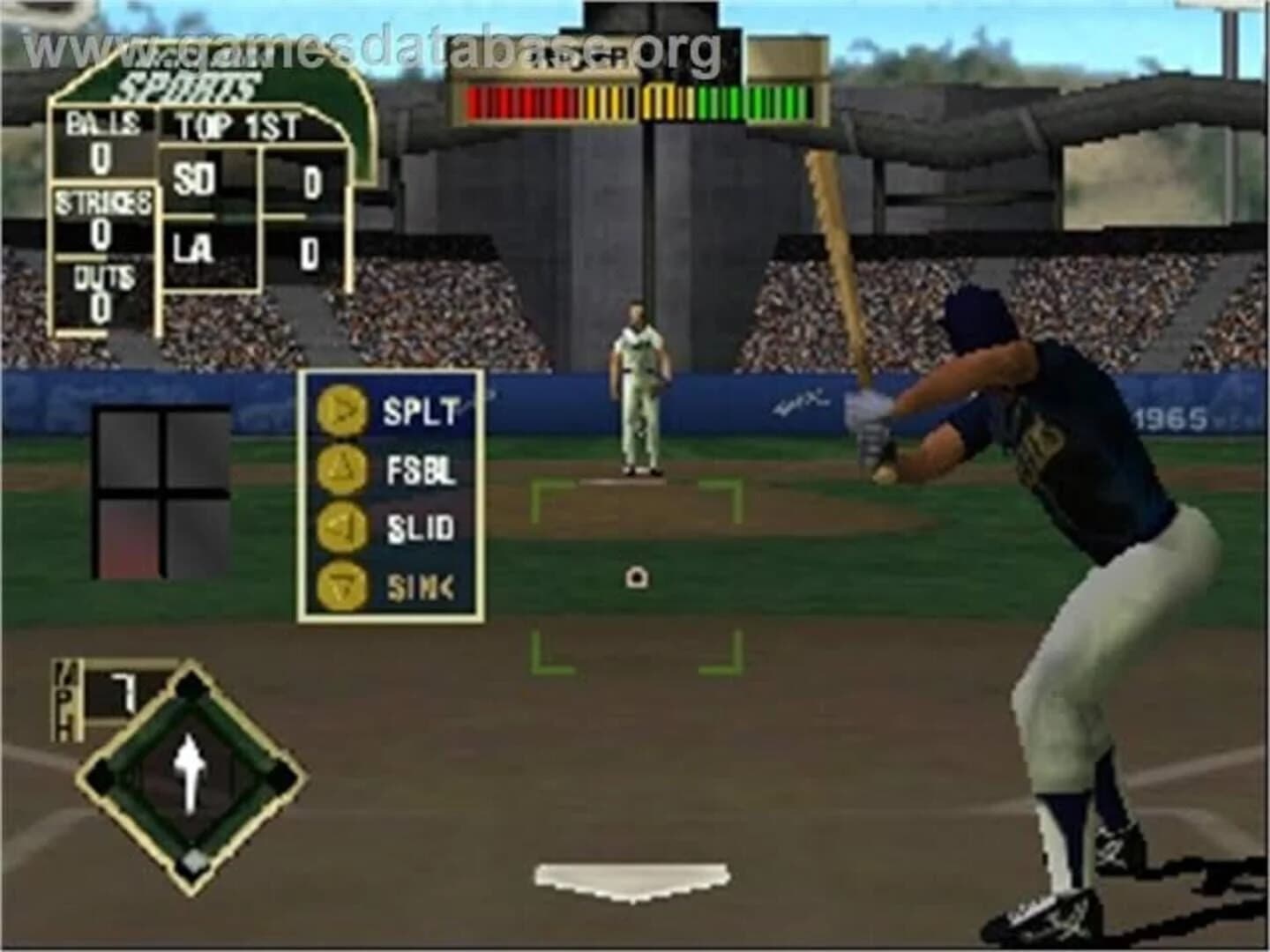Viewport: 1270px width, 952px height.
Task: Select the SPLT pitch circle icon
Action: pos(343,410)
